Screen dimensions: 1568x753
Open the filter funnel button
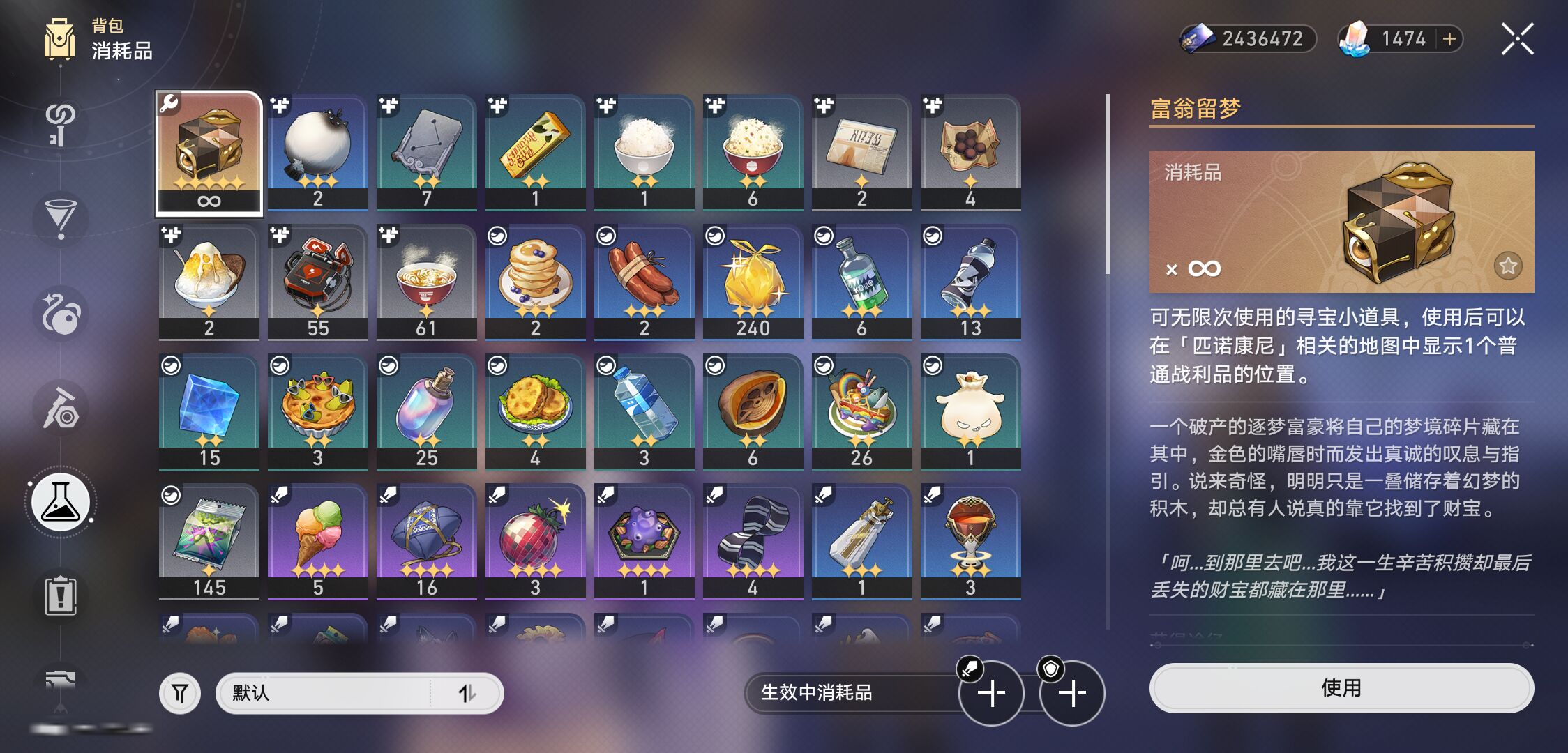point(180,693)
